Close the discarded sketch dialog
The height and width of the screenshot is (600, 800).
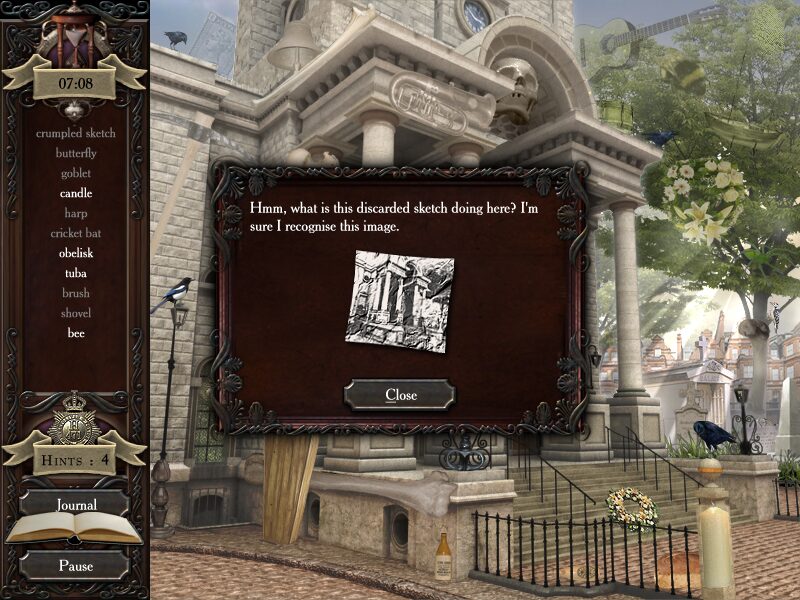pyautogui.click(x=400, y=395)
